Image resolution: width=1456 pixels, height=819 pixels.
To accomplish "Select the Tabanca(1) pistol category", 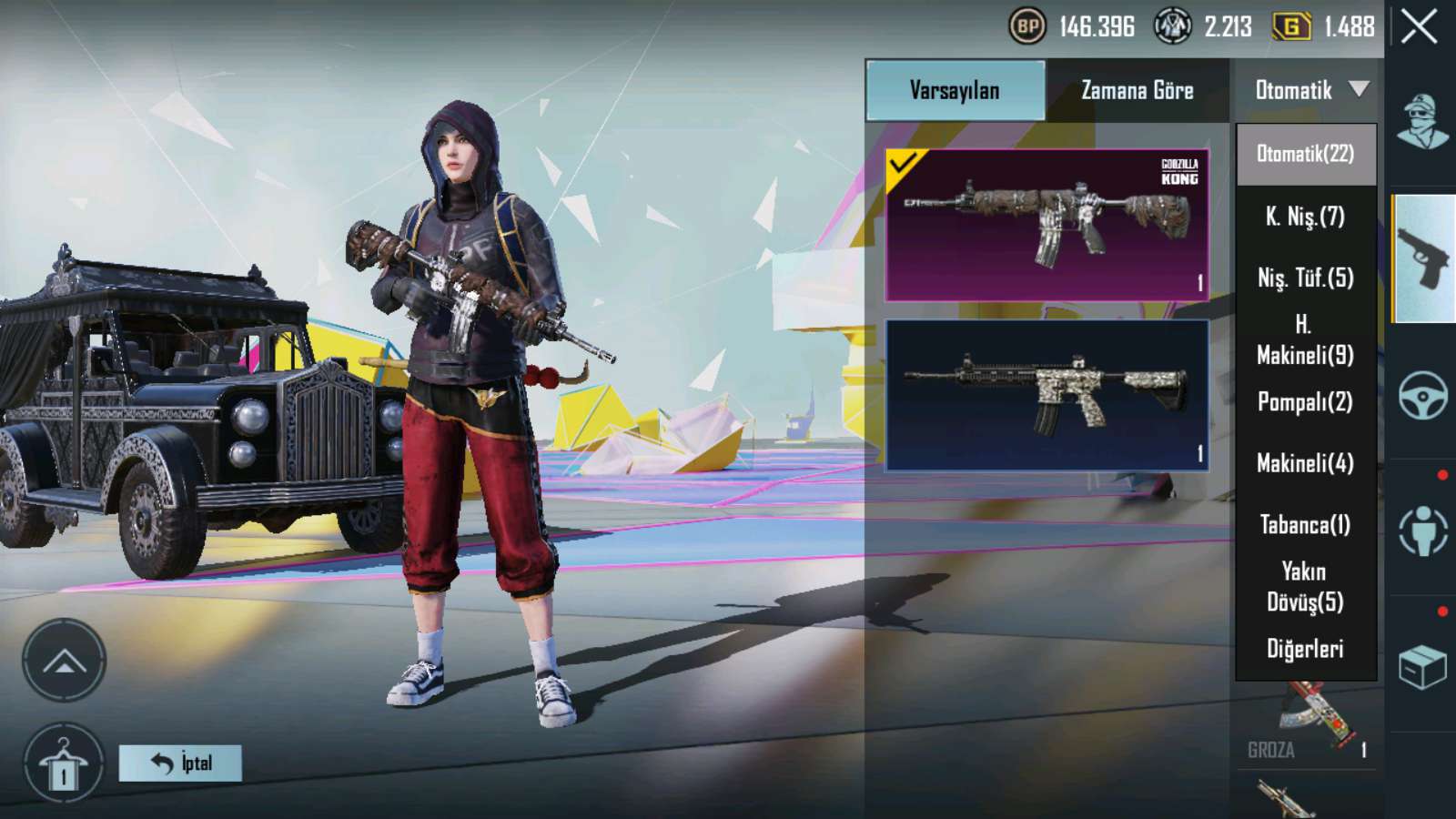I will click(1305, 525).
